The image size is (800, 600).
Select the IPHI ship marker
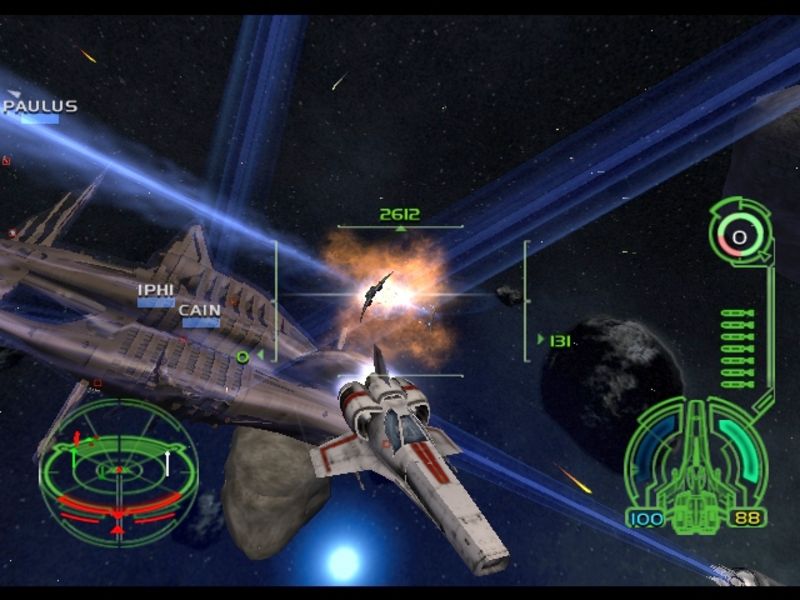coord(155,293)
